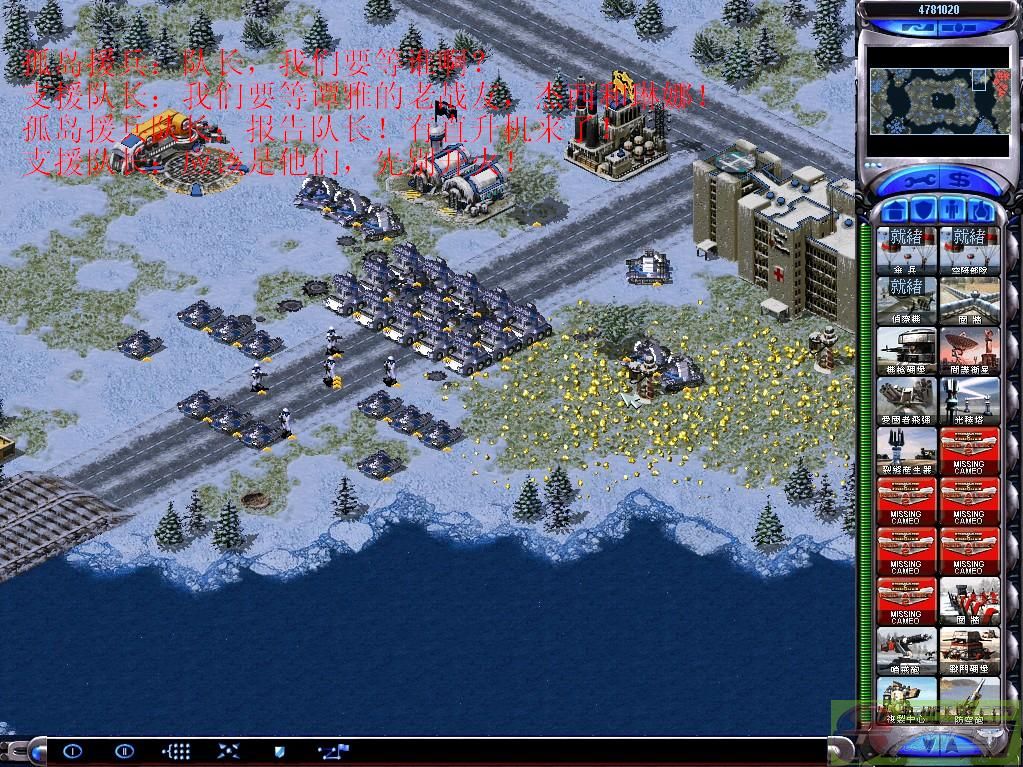The height and width of the screenshot is (767, 1023).
Task: Activate the dollar-sign sell button
Action: pos(957,182)
